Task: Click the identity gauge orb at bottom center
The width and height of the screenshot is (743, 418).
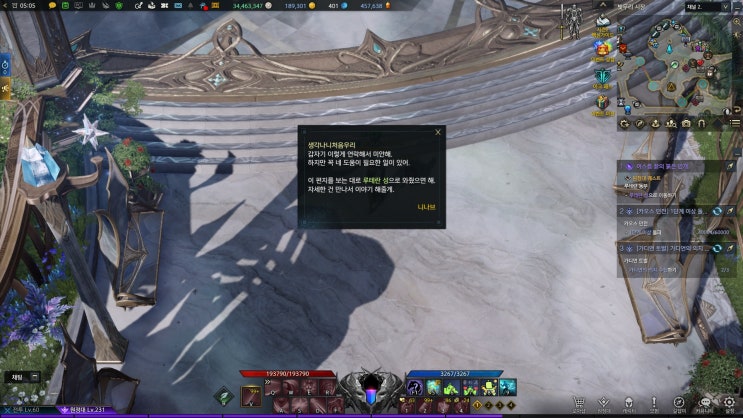Action: tap(372, 396)
